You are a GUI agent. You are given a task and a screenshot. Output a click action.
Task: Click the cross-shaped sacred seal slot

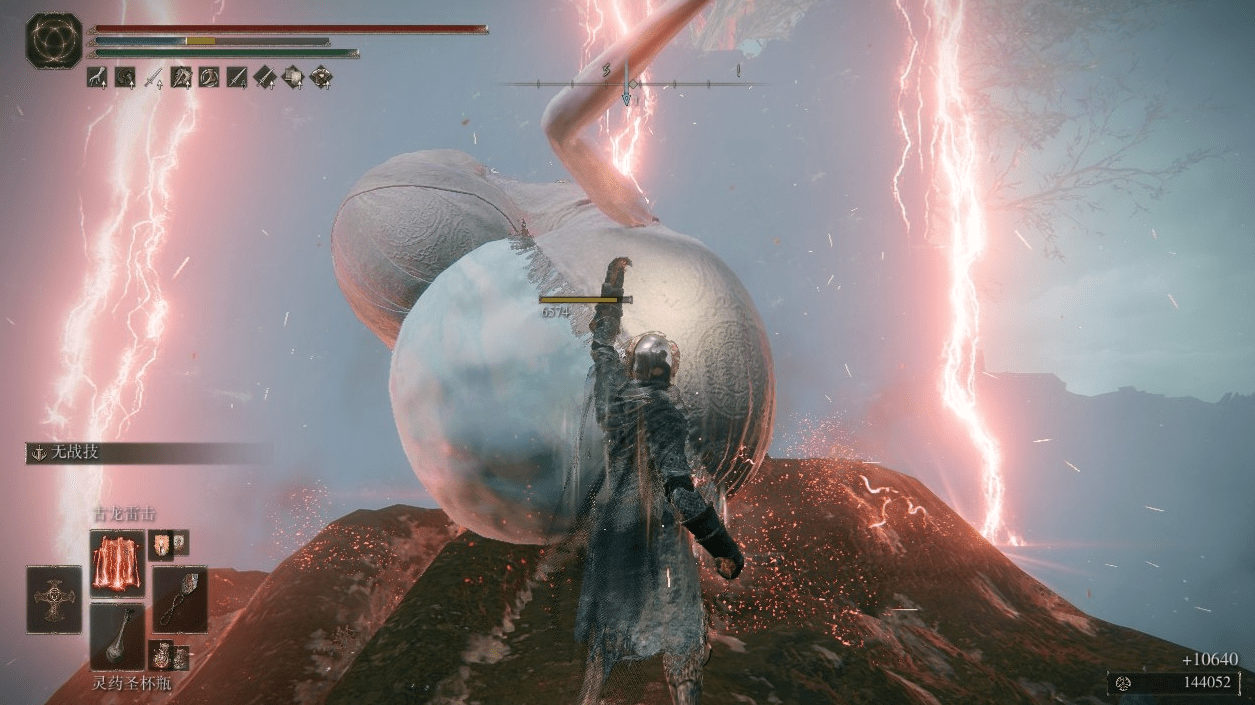point(54,599)
